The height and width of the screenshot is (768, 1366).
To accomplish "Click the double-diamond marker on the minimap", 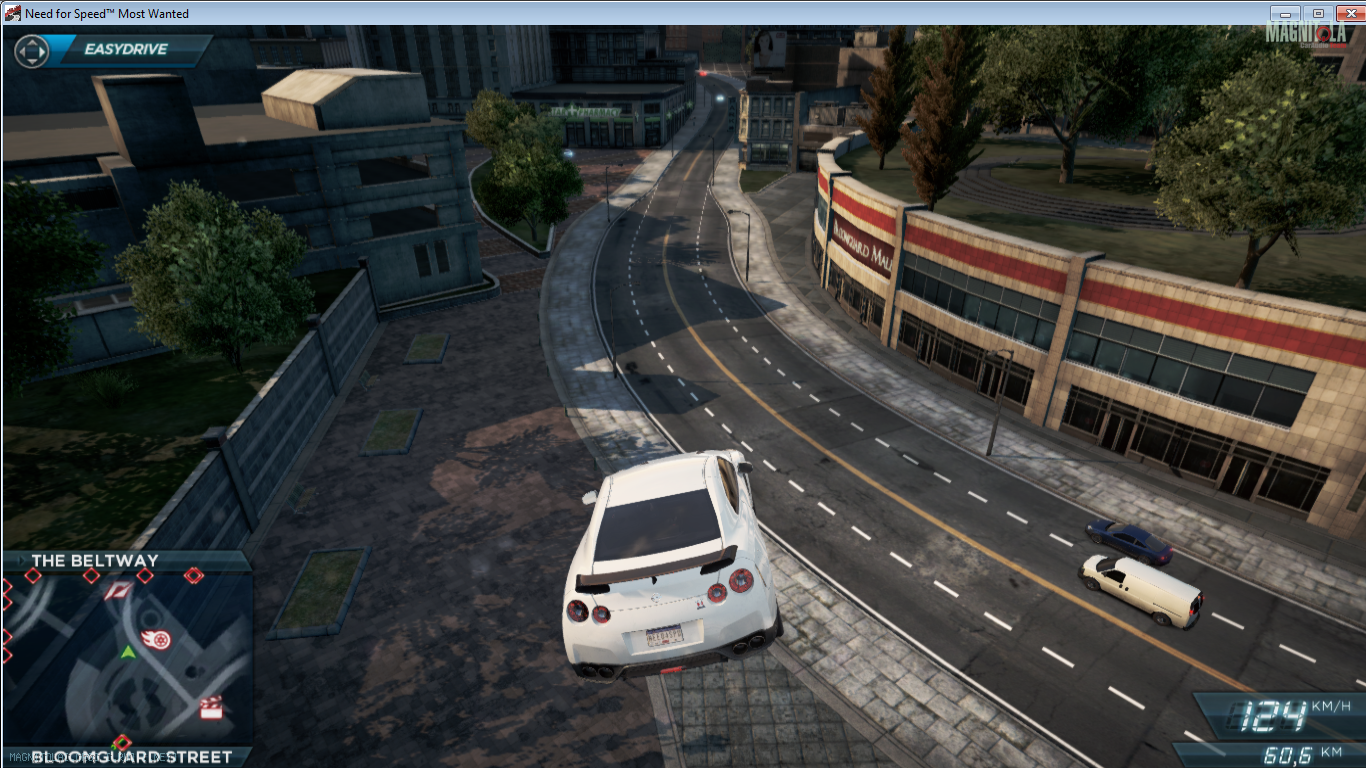I will tap(193, 575).
